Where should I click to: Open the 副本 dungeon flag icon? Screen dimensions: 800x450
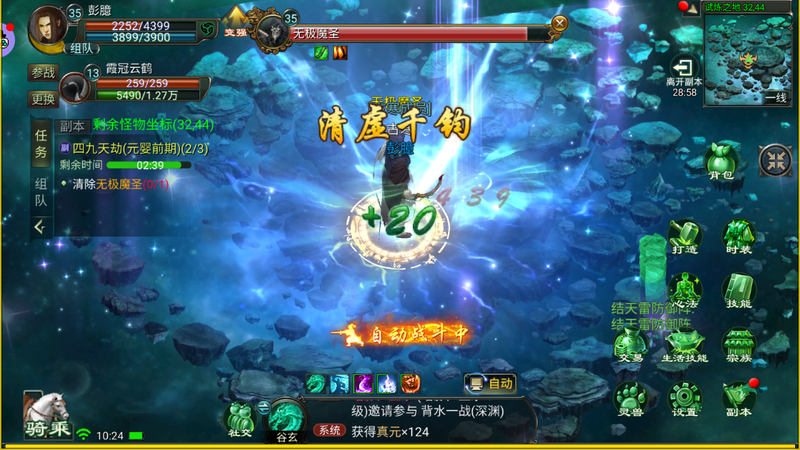(739, 397)
